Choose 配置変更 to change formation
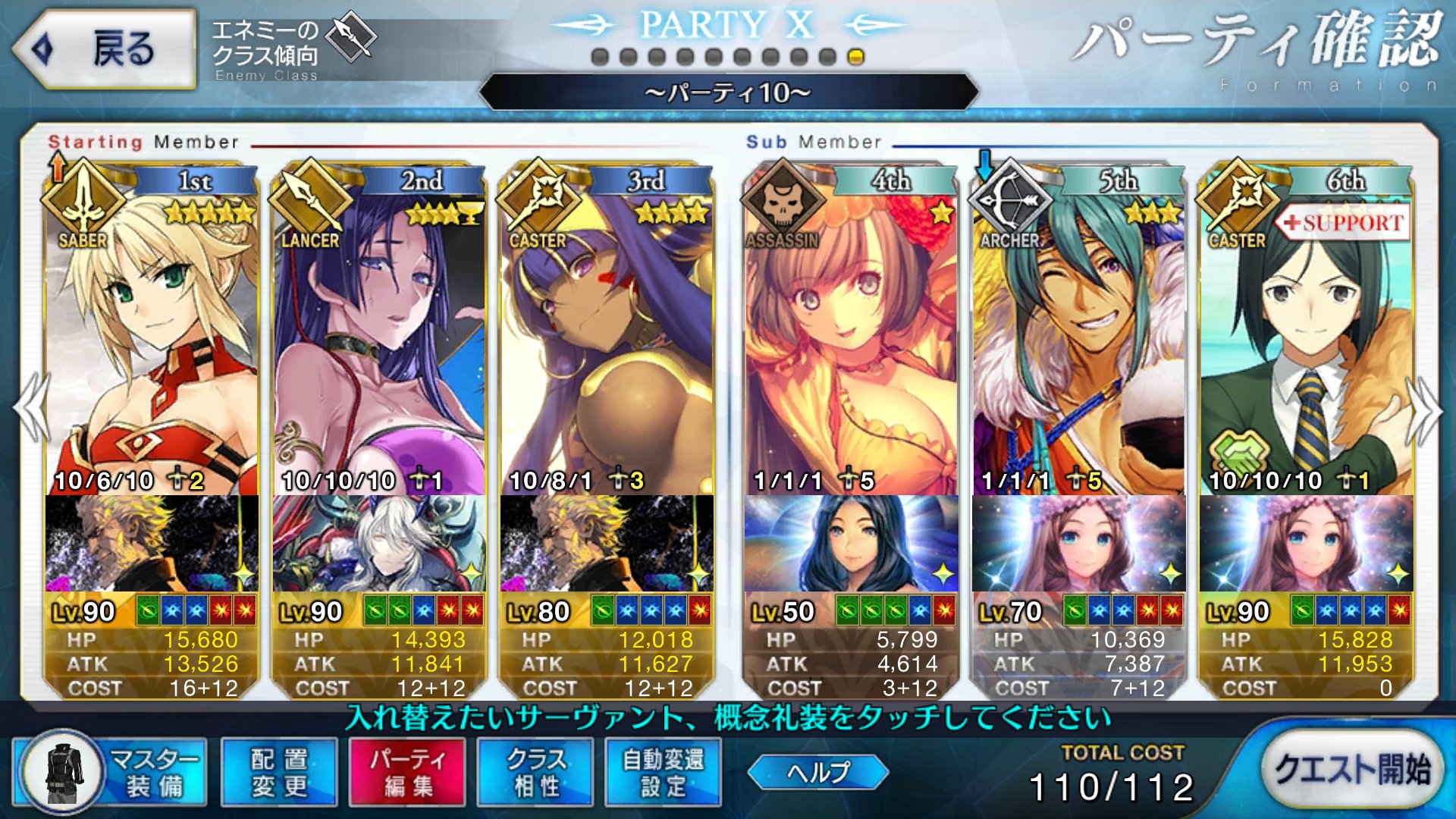 [279, 772]
